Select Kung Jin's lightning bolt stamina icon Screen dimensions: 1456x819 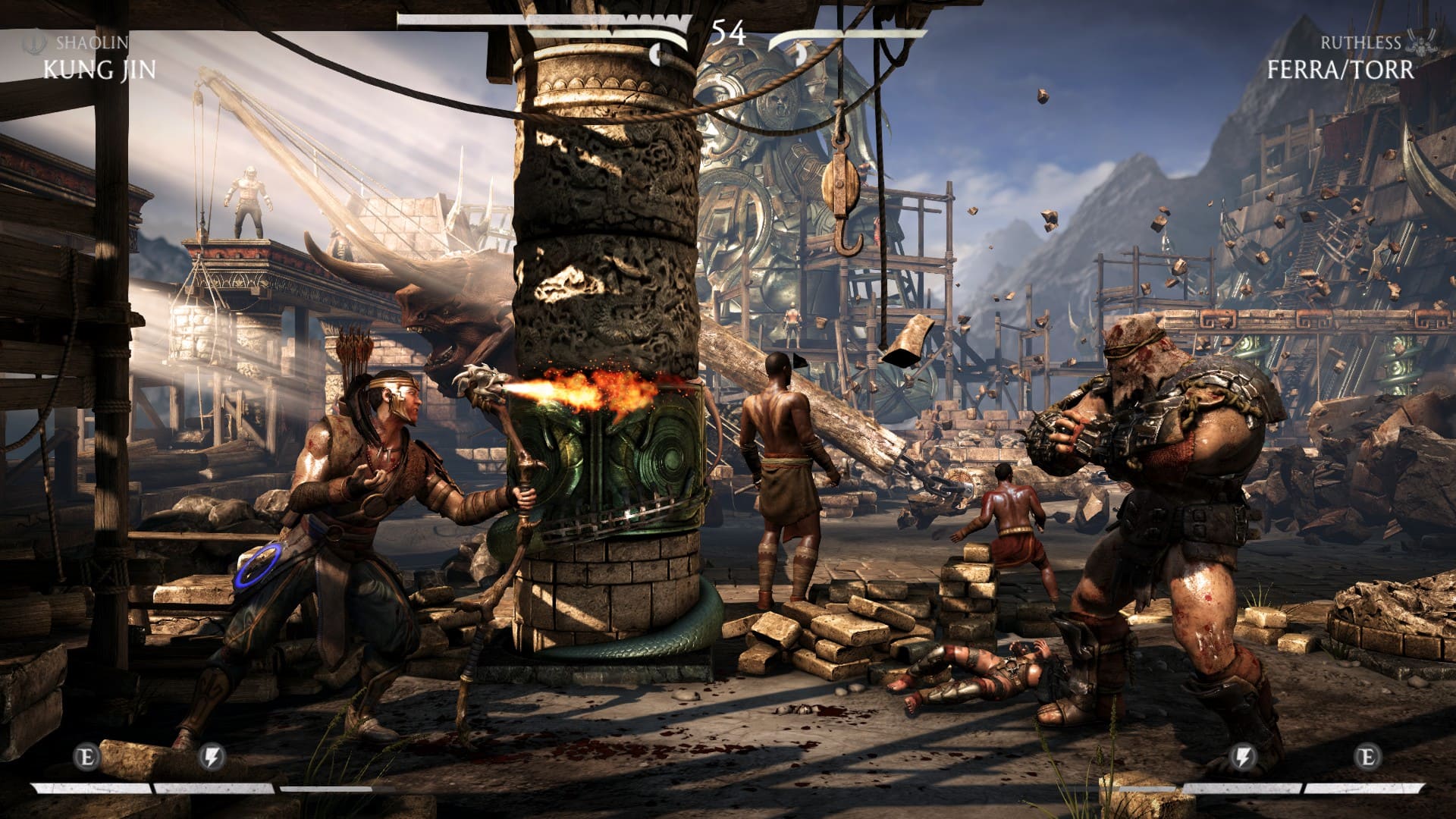pos(212,757)
